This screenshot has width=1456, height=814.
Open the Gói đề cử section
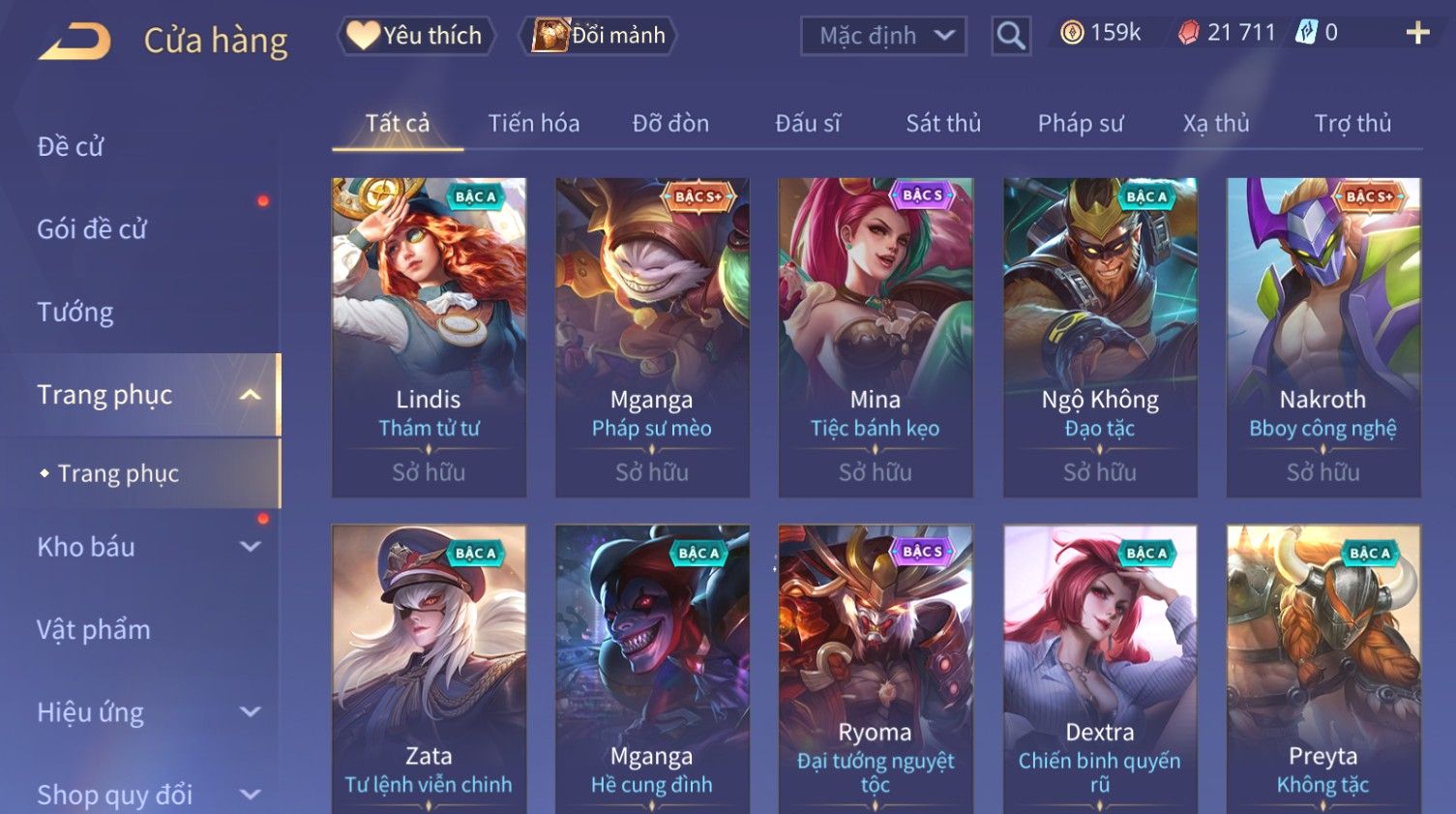click(x=92, y=229)
